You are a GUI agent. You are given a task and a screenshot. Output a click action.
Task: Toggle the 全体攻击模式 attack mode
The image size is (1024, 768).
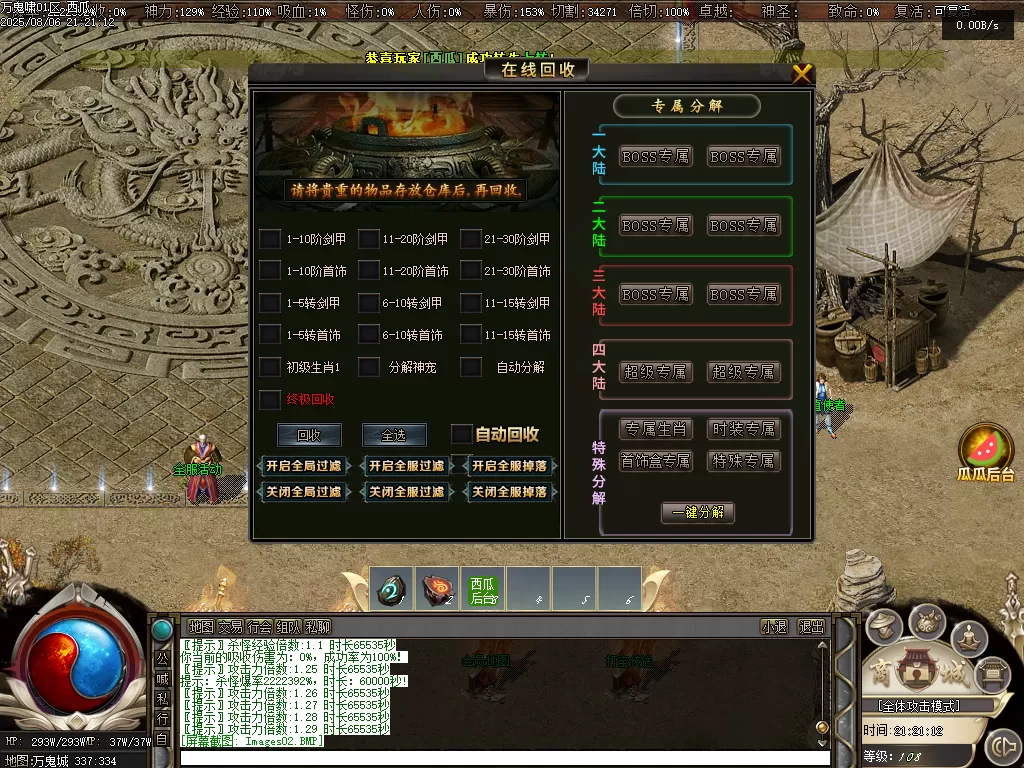pos(911,706)
